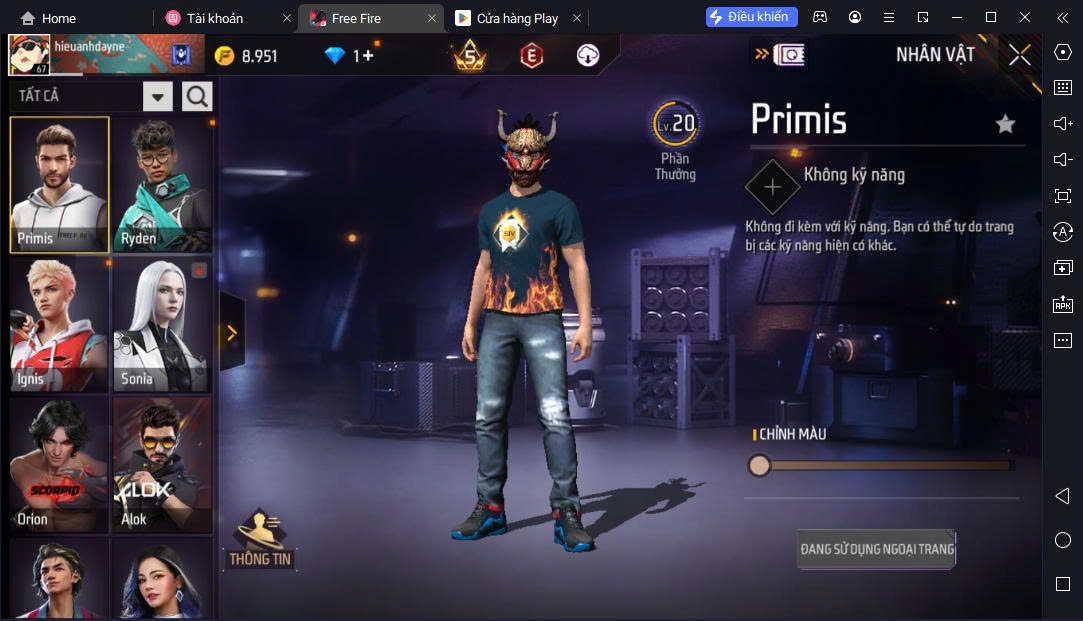Select the Primis character tile
The image size is (1083, 621).
pyautogui.click(x=60, y=184)
